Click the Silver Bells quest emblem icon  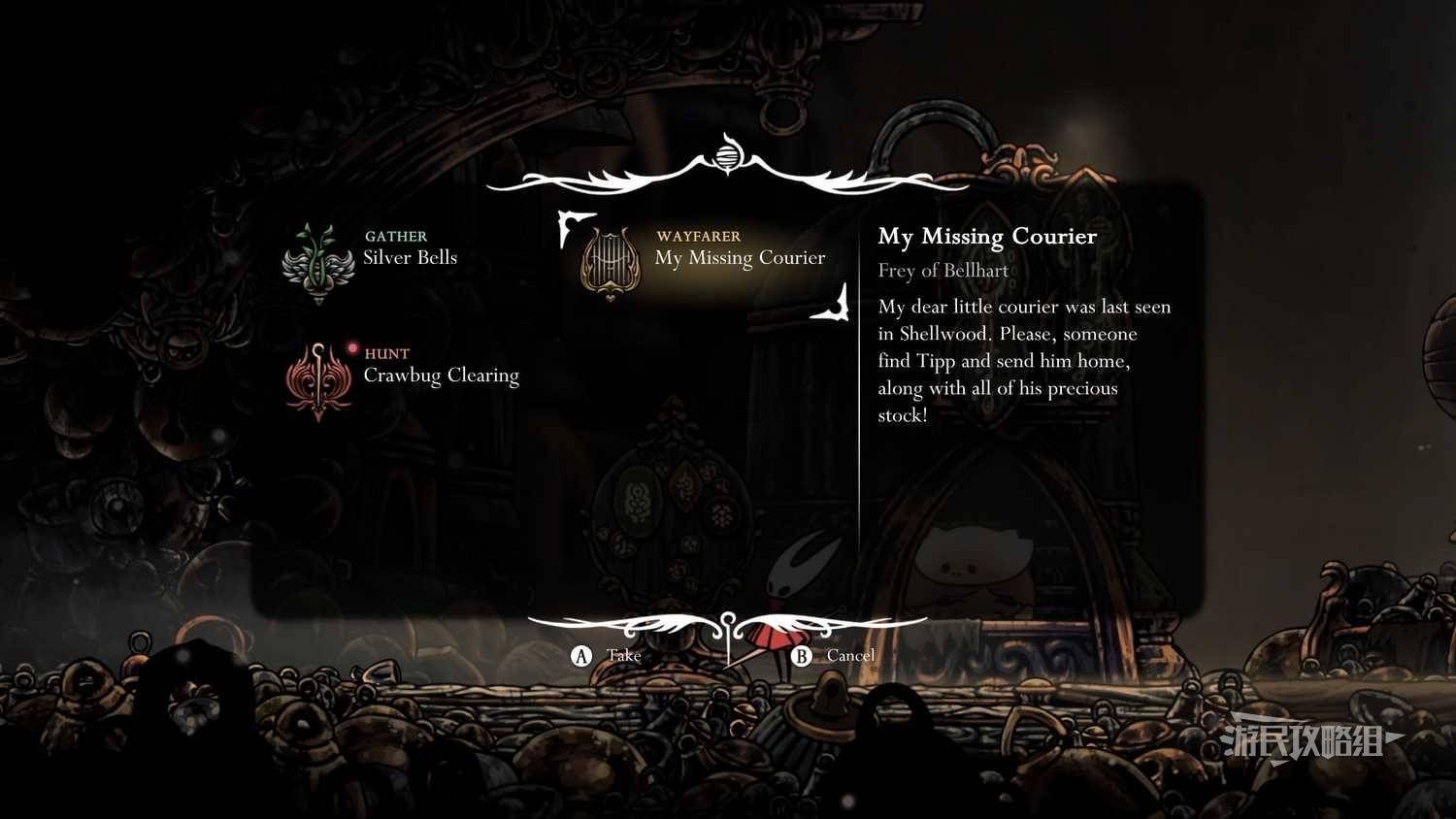point(317,264)
